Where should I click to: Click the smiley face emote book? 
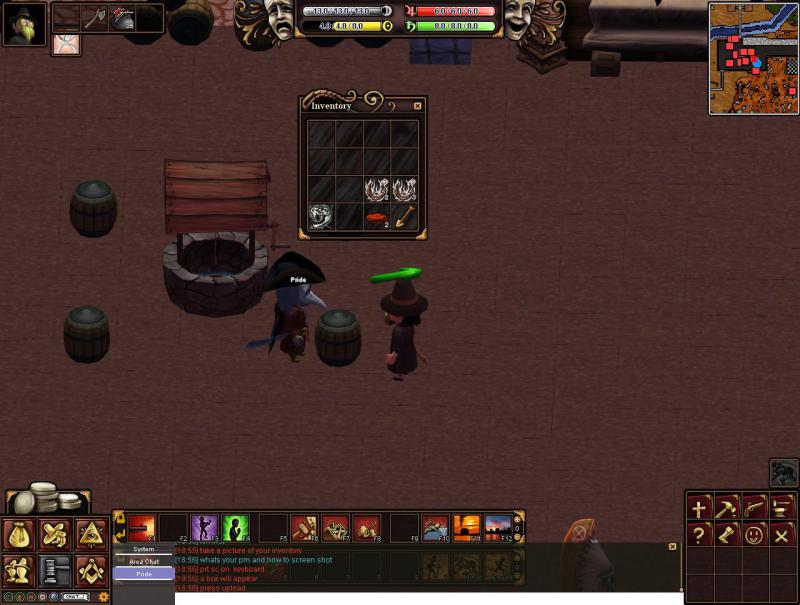[755, 534]
